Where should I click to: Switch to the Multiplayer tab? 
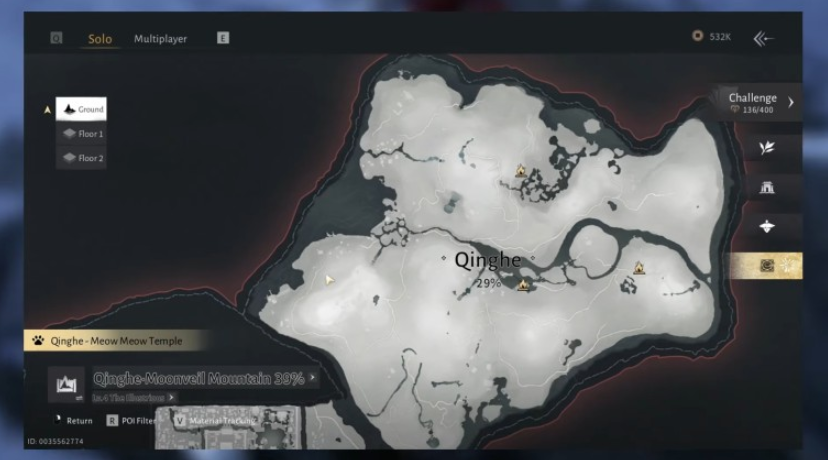click(x=160, y=39)
